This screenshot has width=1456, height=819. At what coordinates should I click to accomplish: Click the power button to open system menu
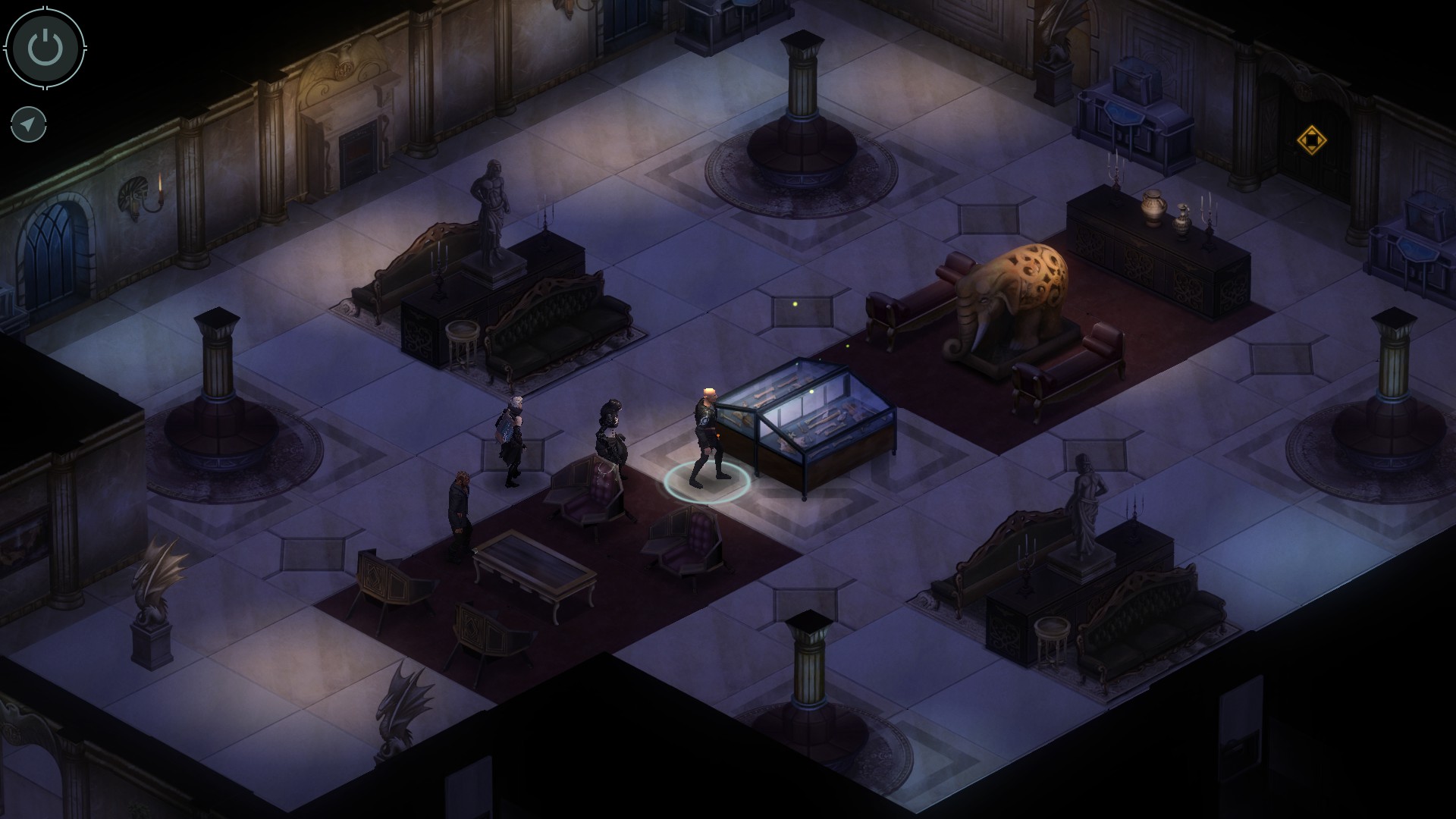click(43, 48)
